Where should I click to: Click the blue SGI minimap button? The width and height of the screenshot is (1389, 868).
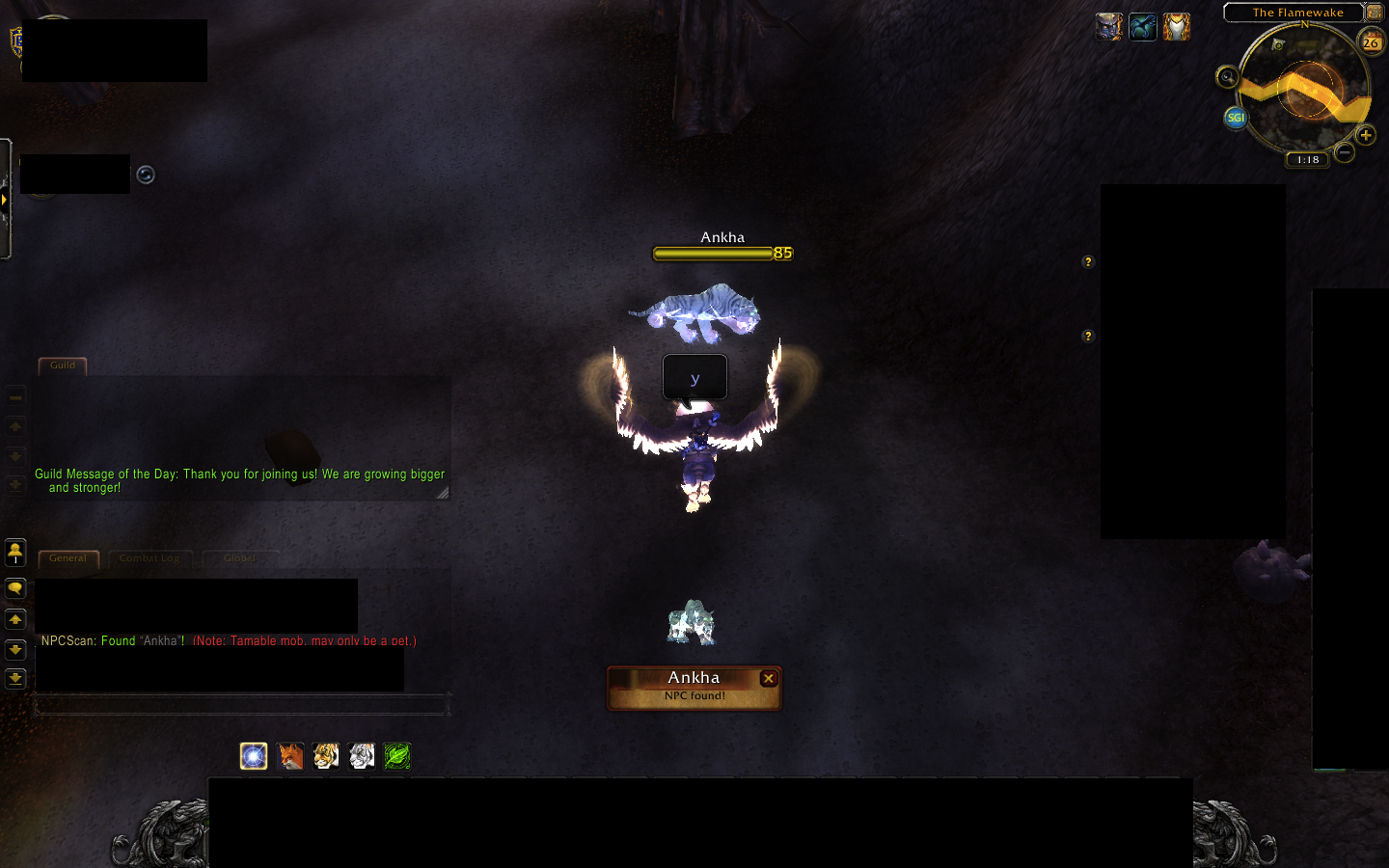(x=1235, y=118)
